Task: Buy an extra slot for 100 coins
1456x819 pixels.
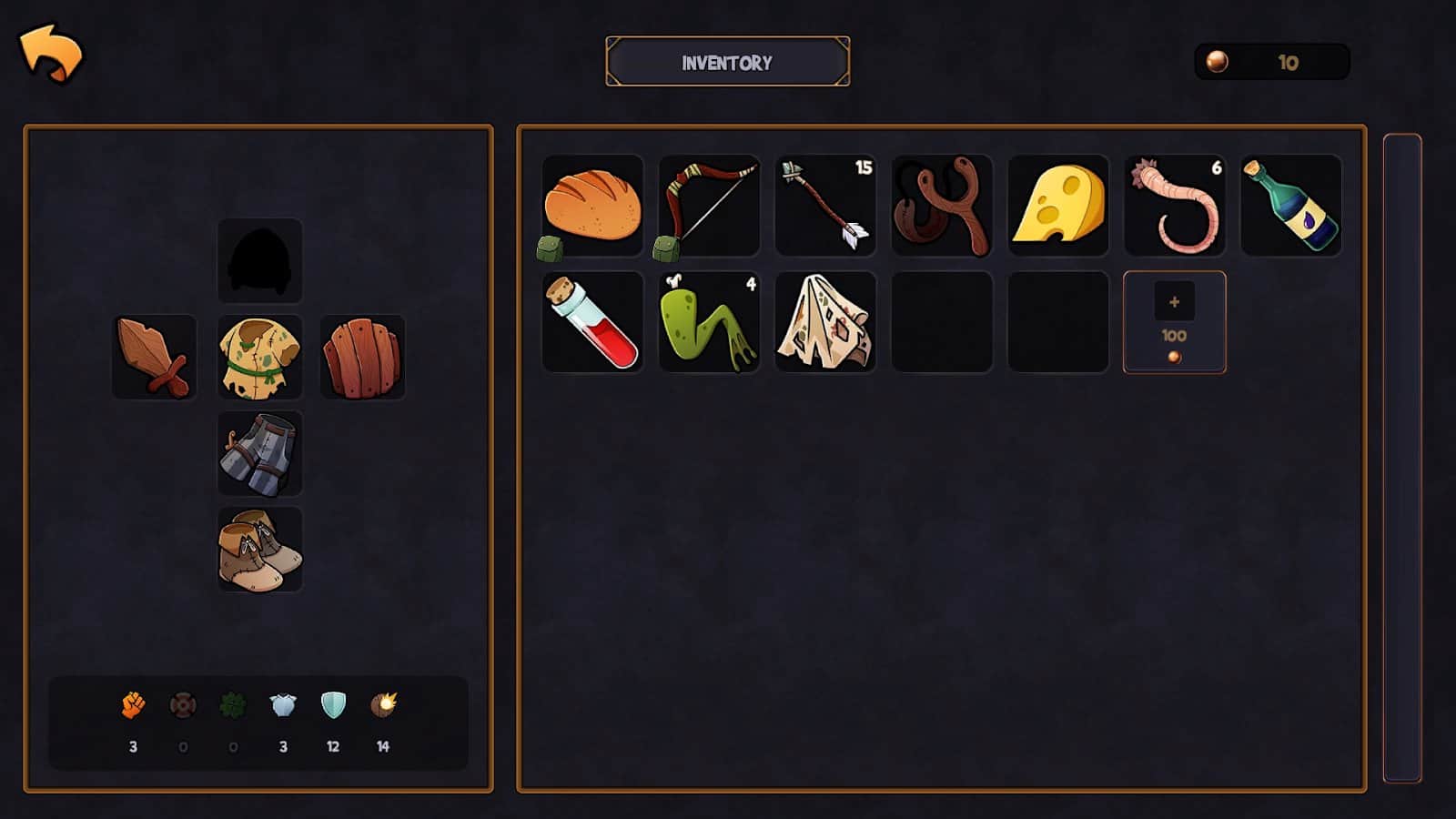Action: coord(1175,322)
